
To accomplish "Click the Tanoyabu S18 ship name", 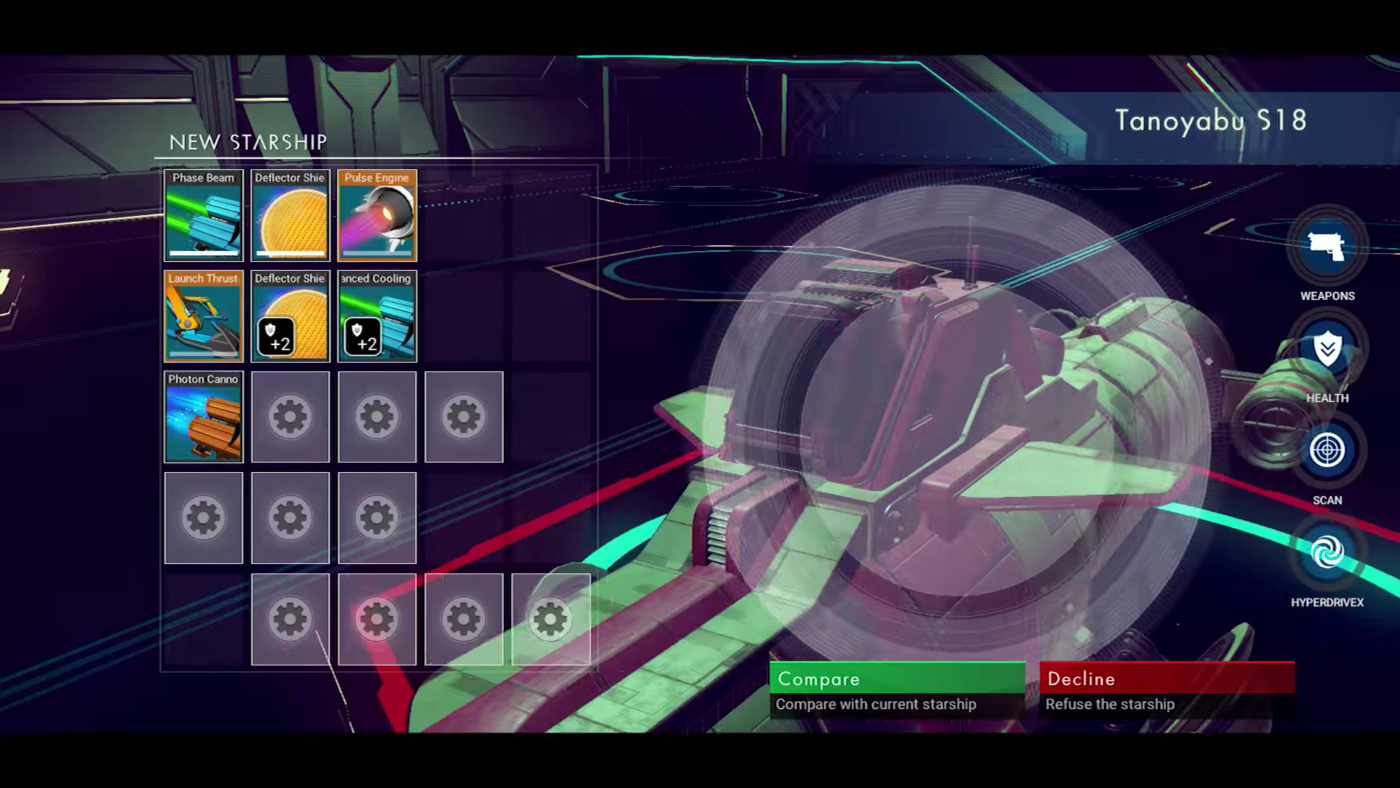I will tap(1210, 121).
